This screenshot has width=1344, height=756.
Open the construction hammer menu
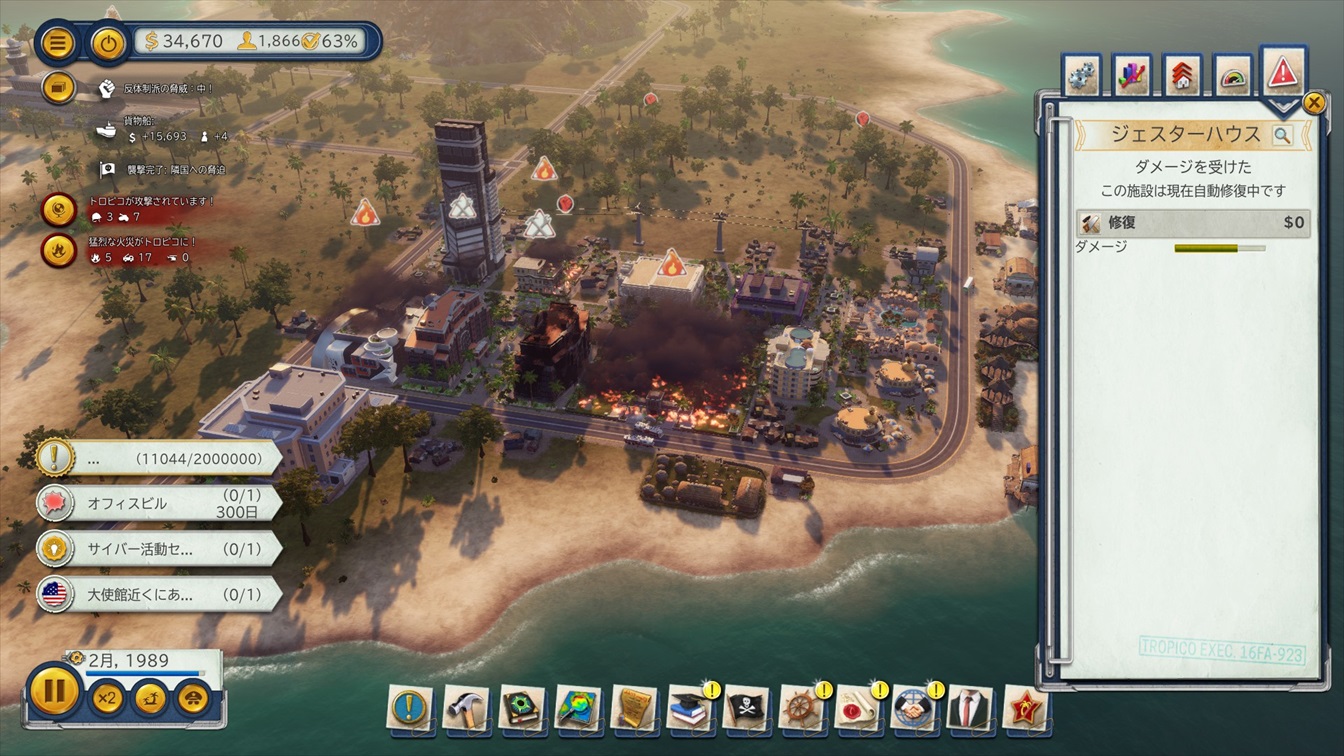click(x=466, y=707)
